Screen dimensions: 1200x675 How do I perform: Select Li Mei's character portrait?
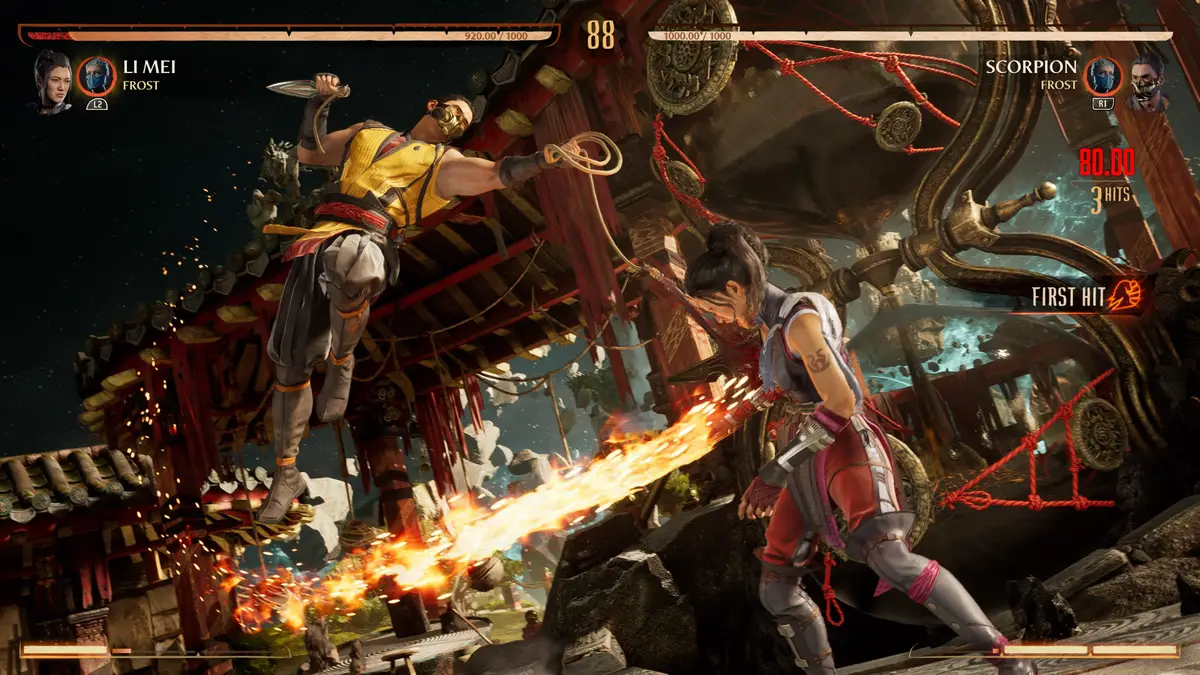pos(53,80)
